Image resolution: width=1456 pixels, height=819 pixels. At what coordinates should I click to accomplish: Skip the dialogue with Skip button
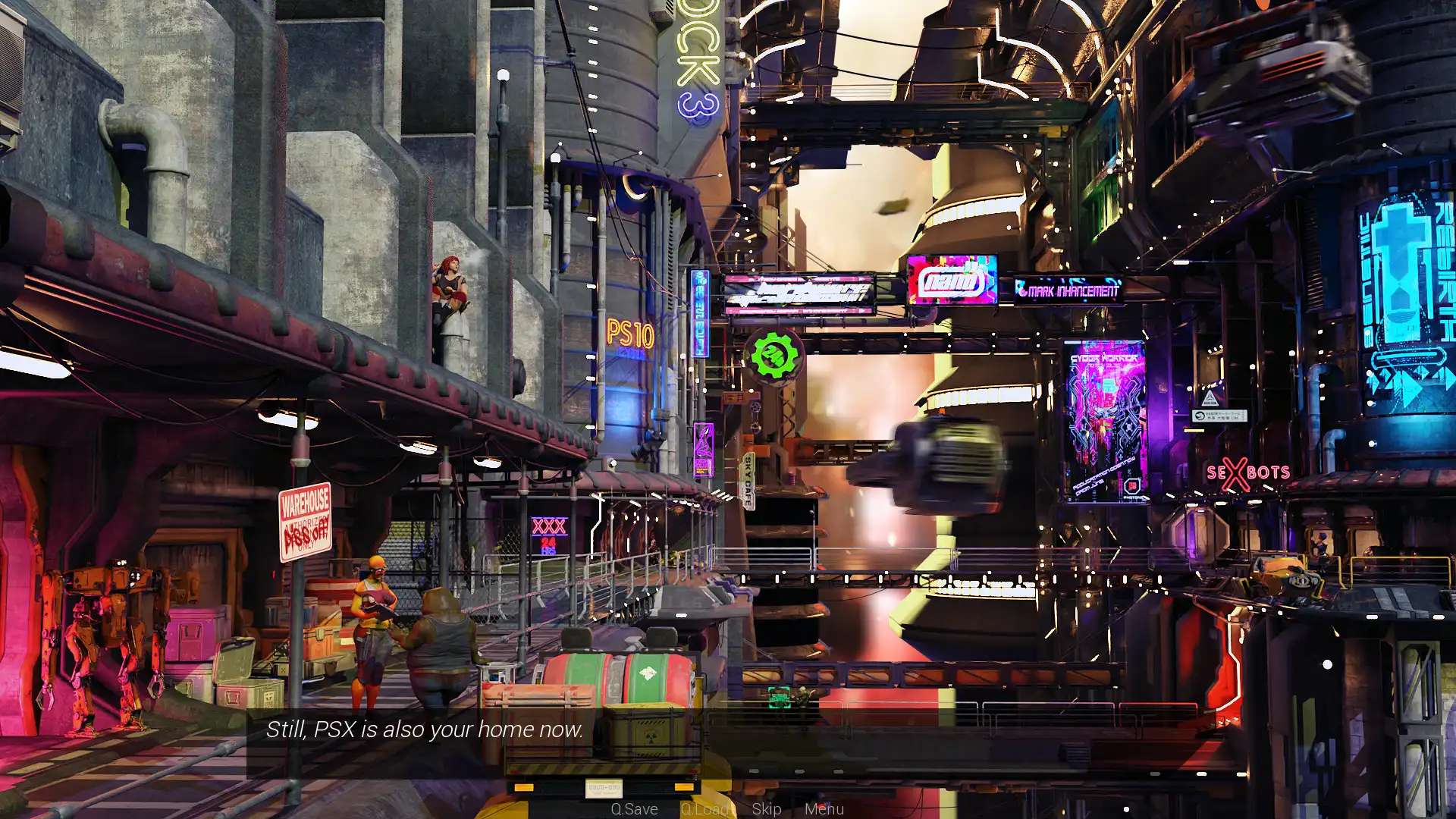coord(766,808)
